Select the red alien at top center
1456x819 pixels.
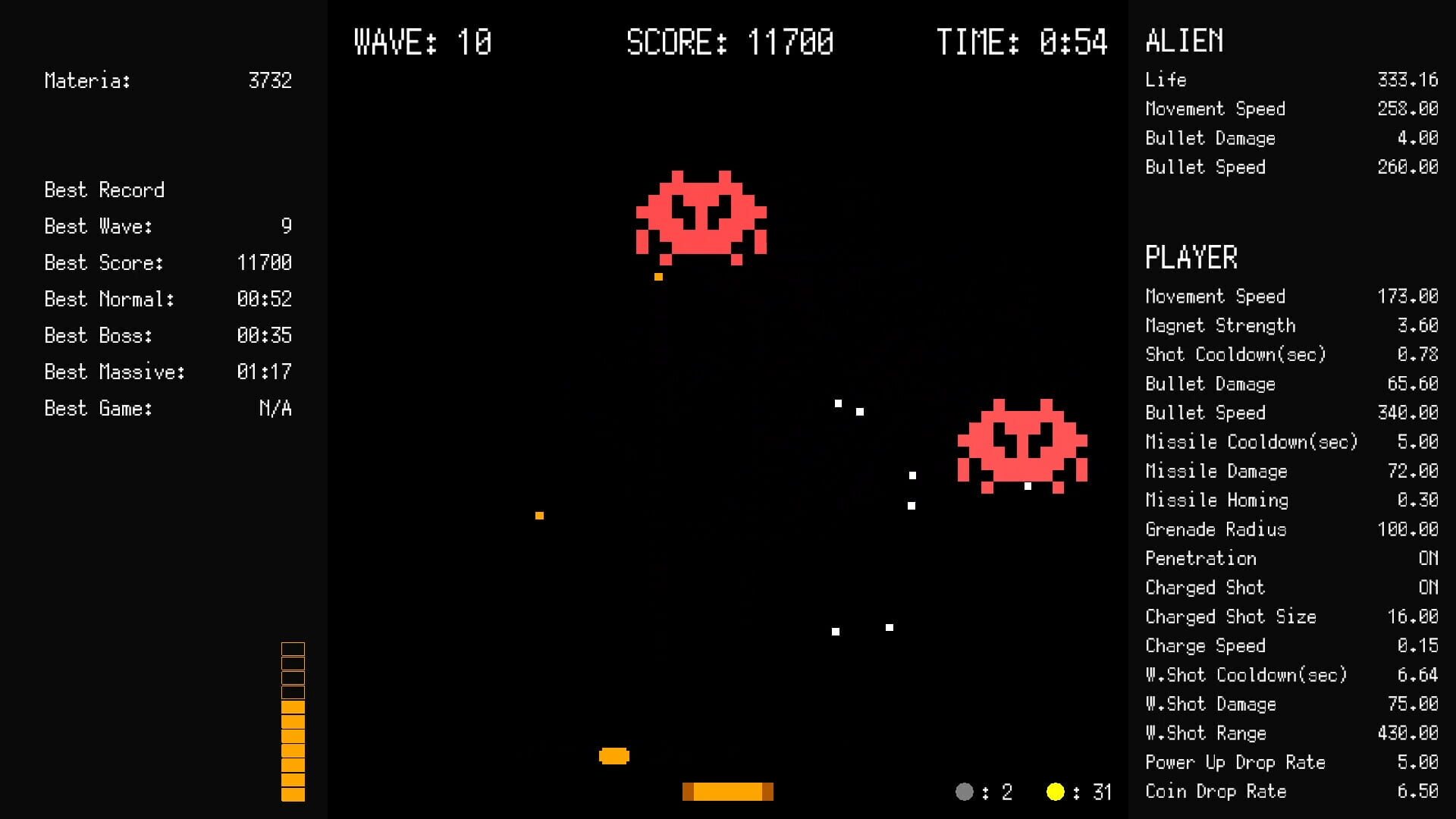[x=701, y=216]
